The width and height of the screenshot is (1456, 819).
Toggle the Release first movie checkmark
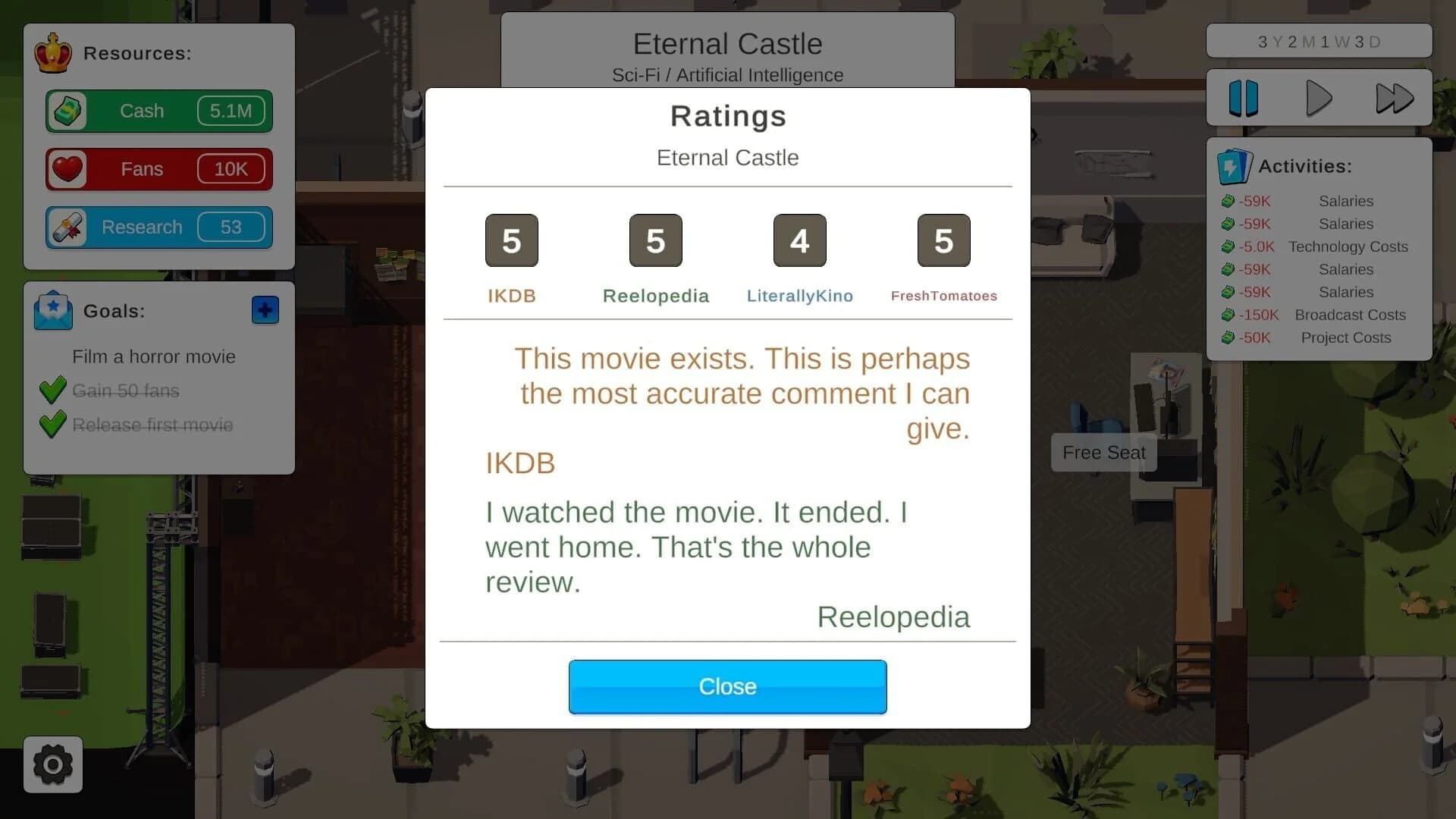52,425
